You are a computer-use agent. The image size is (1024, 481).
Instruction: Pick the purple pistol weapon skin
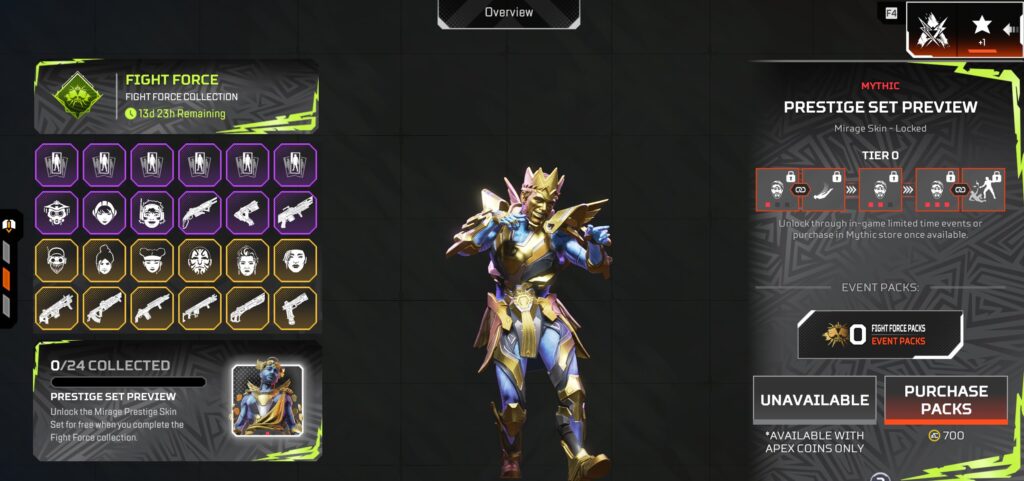(248, 213)
